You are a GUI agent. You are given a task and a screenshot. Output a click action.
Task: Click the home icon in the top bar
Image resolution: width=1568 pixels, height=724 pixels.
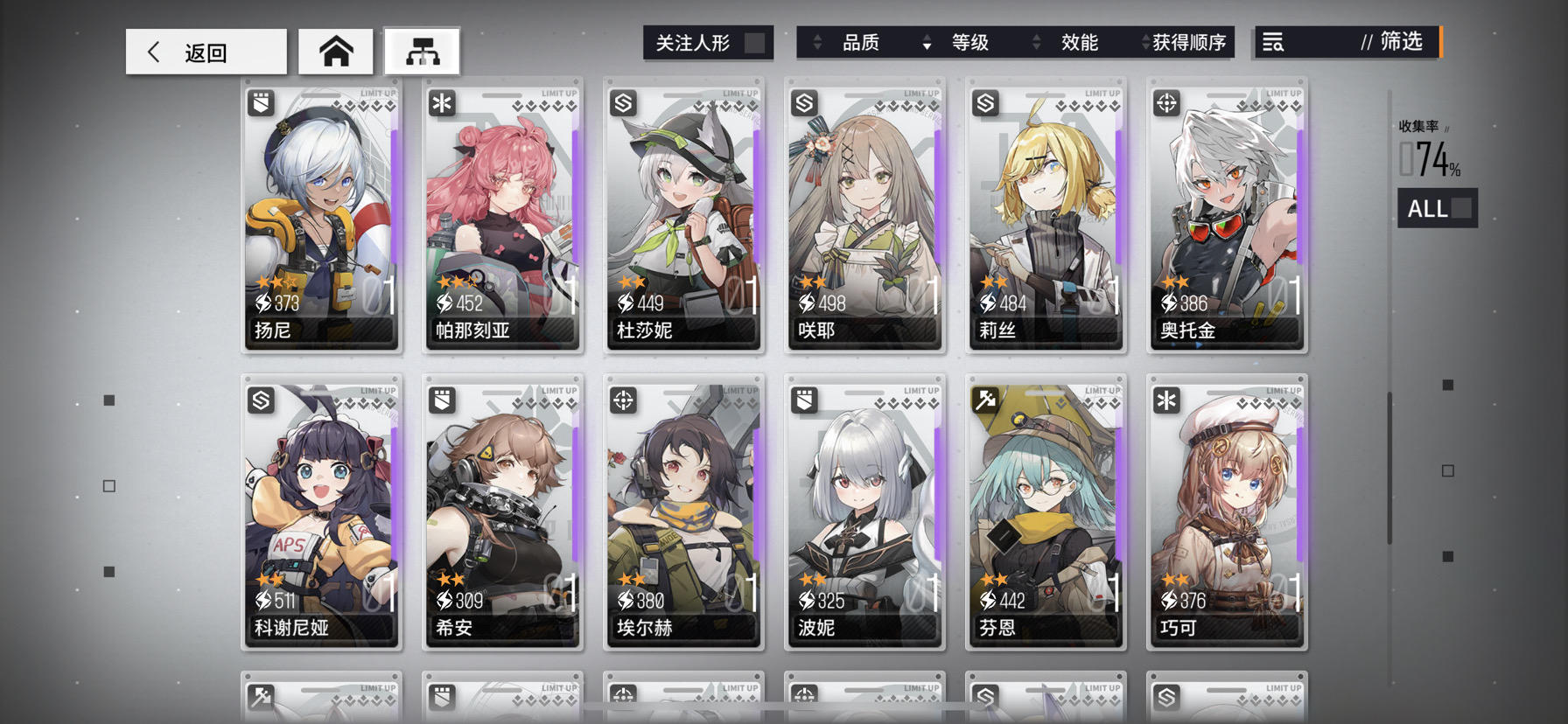[336, 51]
